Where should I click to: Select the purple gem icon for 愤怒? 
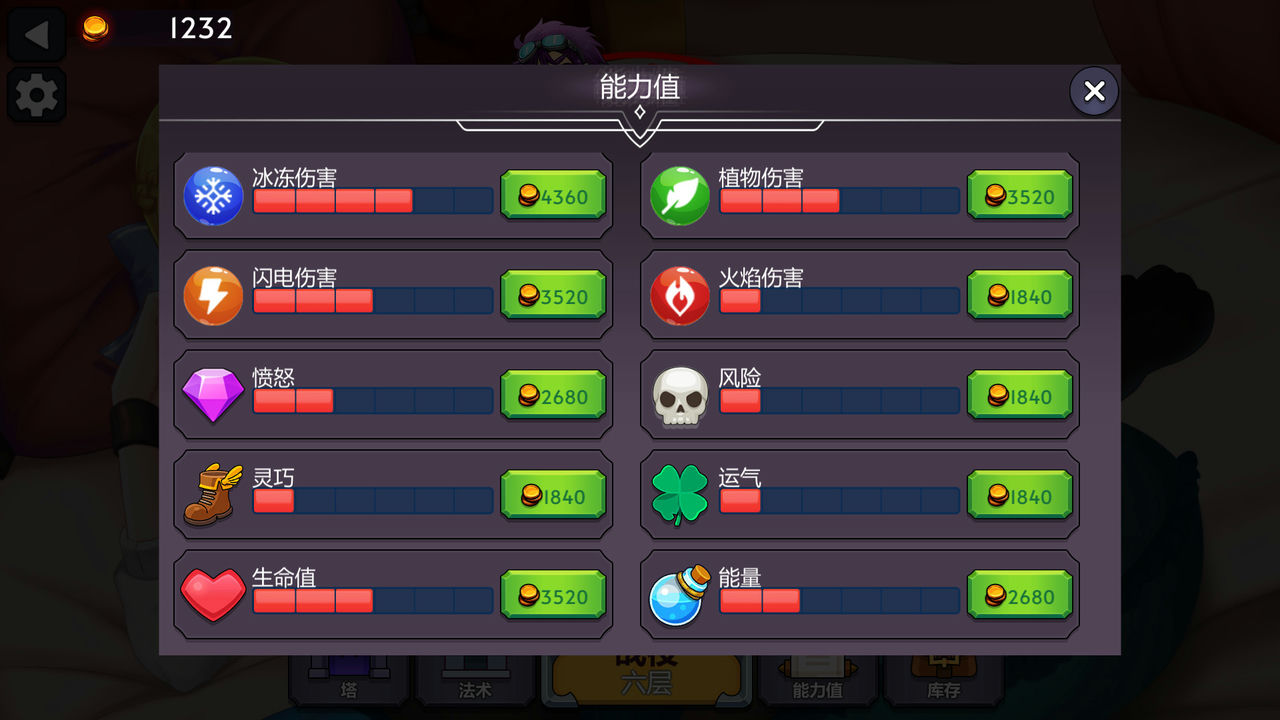(212, 395)
